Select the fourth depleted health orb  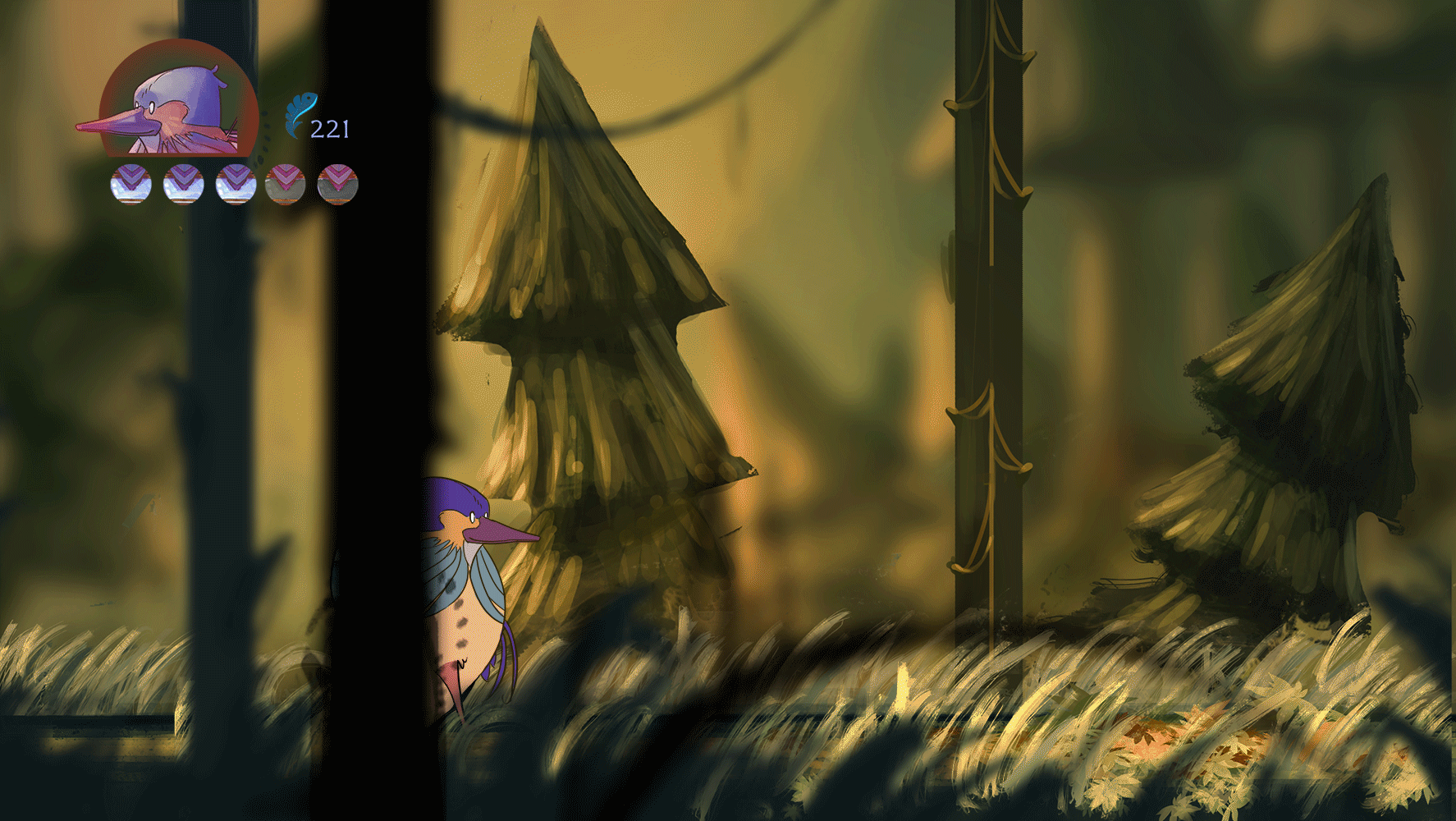point(286,184)
